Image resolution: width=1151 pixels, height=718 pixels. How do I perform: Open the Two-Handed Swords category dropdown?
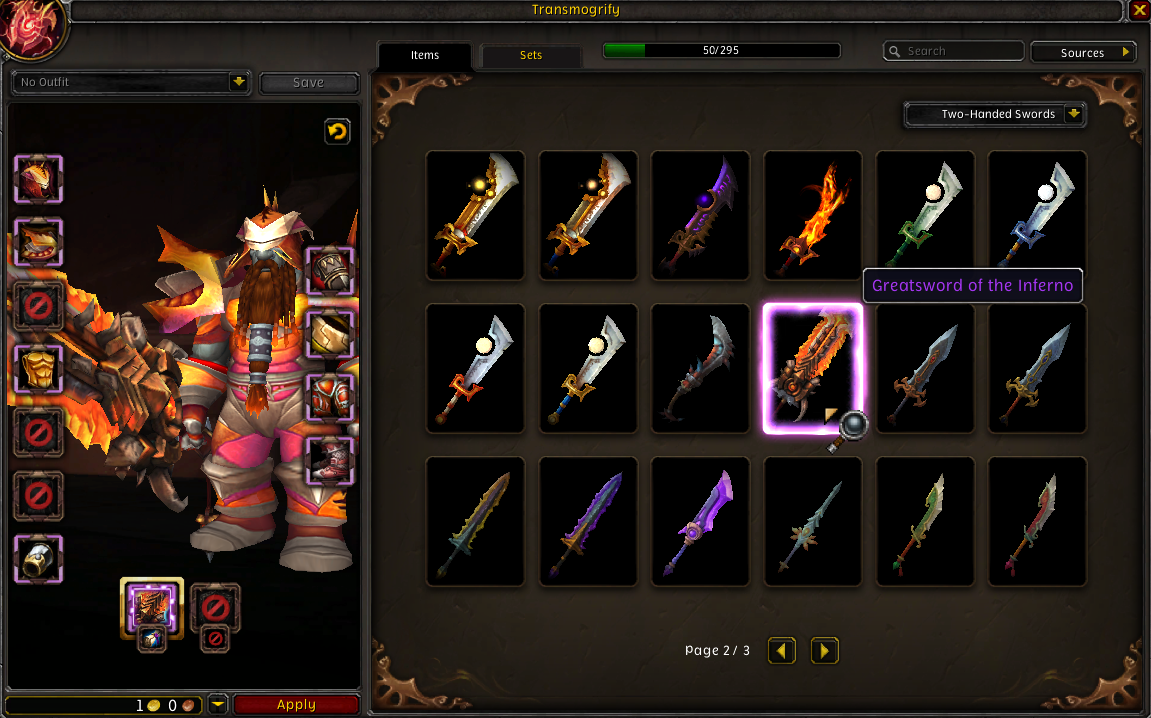pyautogui.click(x=995, y=114)
